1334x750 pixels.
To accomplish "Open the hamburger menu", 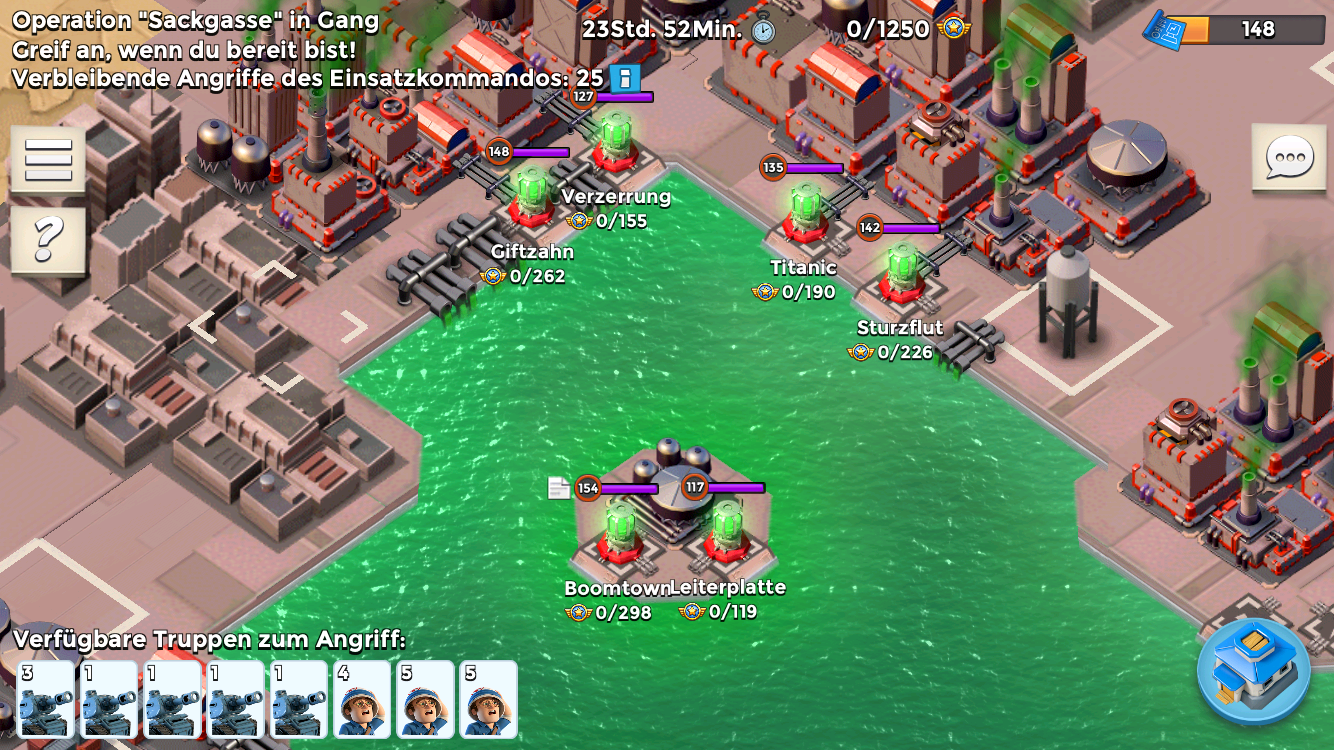I will [x=48, y=160].
